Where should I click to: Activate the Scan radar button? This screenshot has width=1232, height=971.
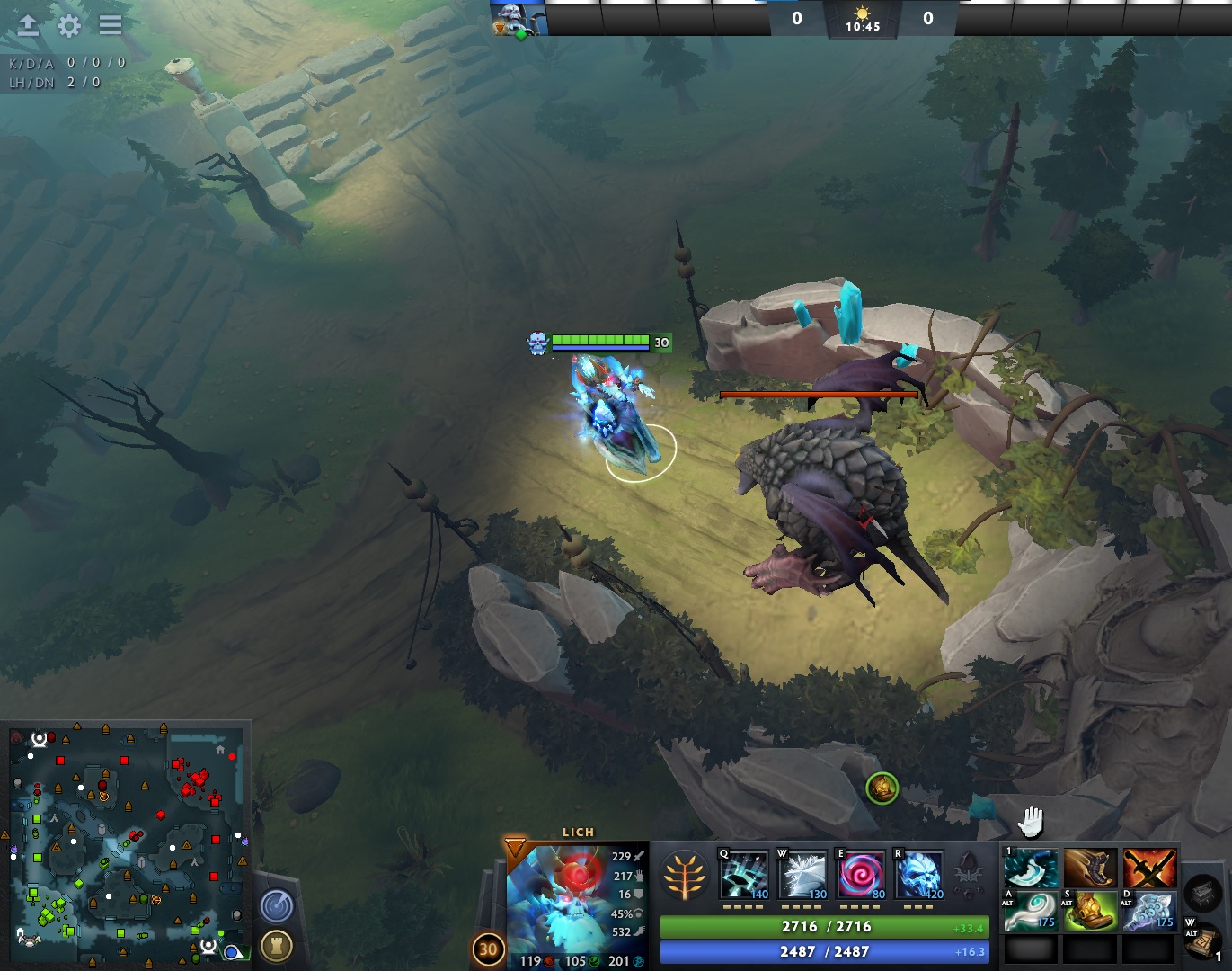(x=277, y=905)
